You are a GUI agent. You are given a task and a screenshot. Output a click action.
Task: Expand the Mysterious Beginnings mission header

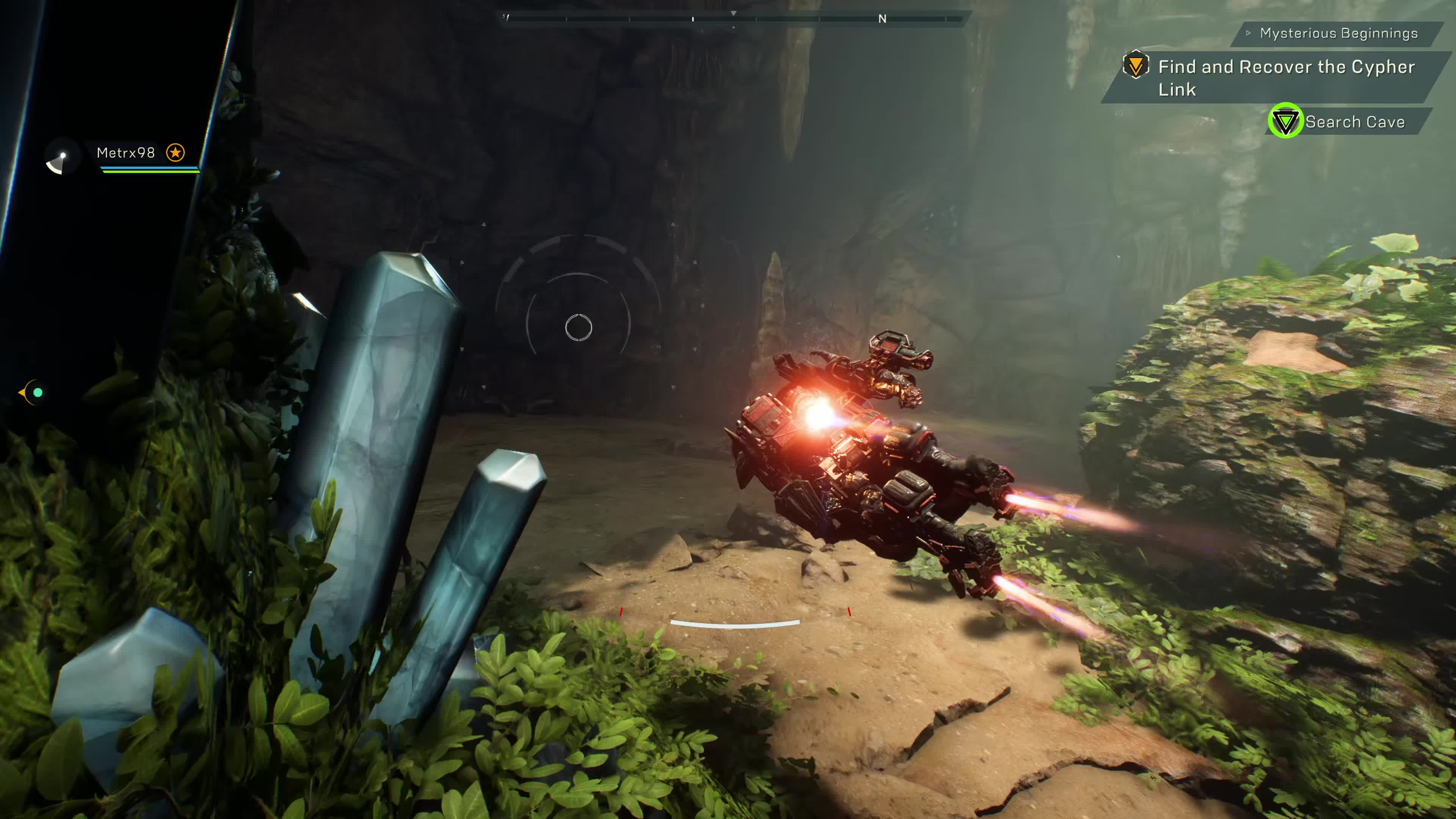(1337, 33)
